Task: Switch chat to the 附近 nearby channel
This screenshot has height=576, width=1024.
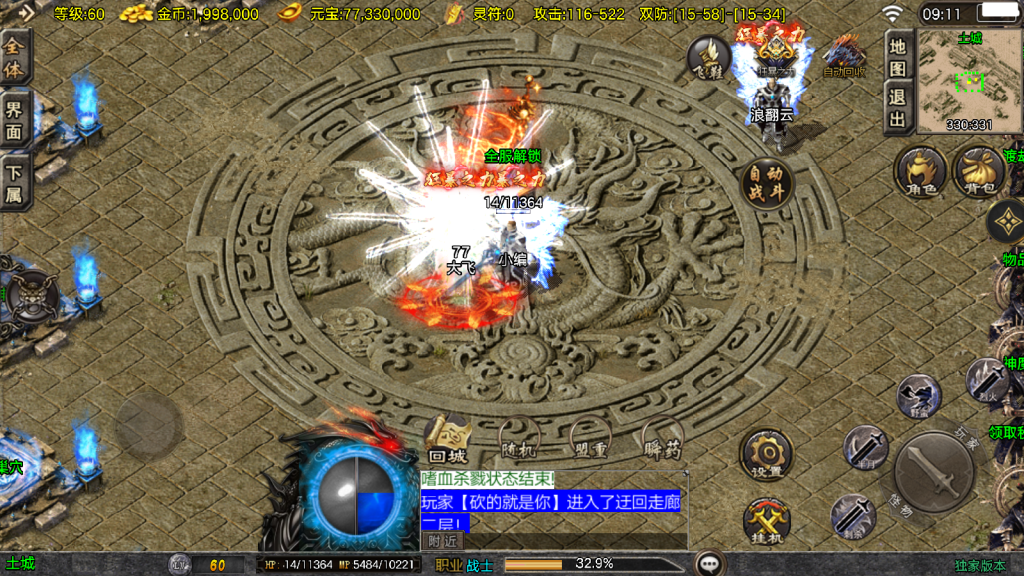Action: coord(441,540)
